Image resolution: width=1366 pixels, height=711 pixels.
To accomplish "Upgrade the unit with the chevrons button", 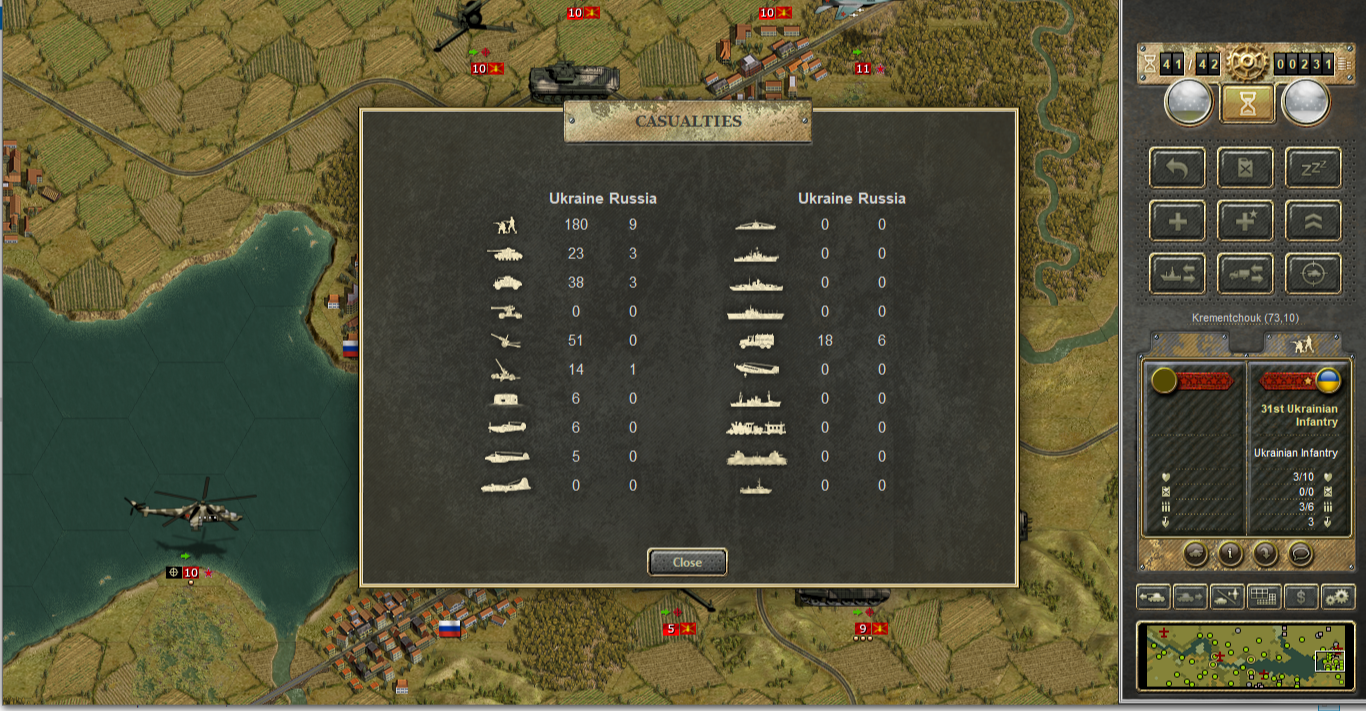I will click(1313, 221).
